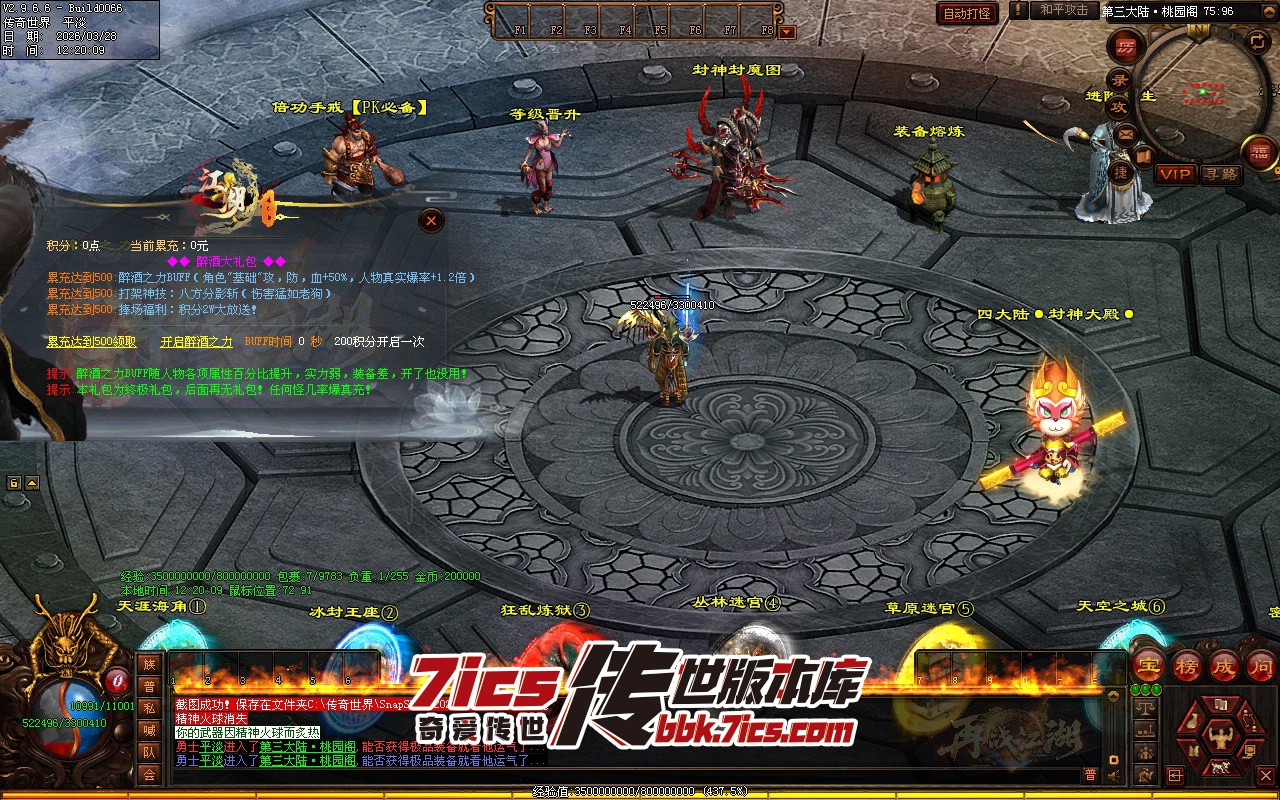Toggle the 自动打怪 auto-fight button

tap(968, 13)
